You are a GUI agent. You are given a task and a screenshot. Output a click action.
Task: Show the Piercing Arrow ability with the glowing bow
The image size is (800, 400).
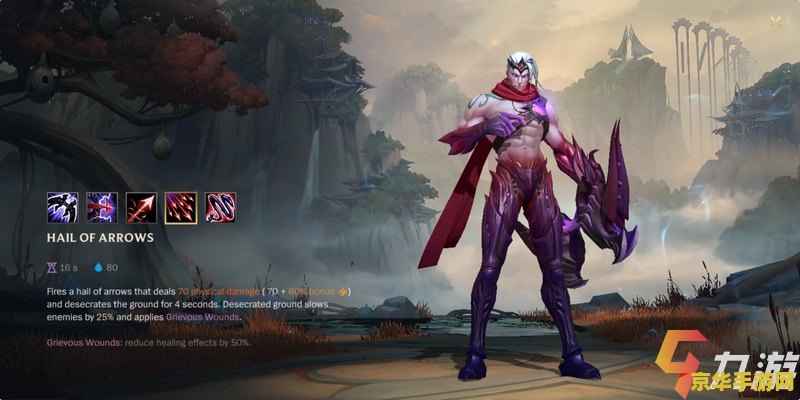coord(101,207)
